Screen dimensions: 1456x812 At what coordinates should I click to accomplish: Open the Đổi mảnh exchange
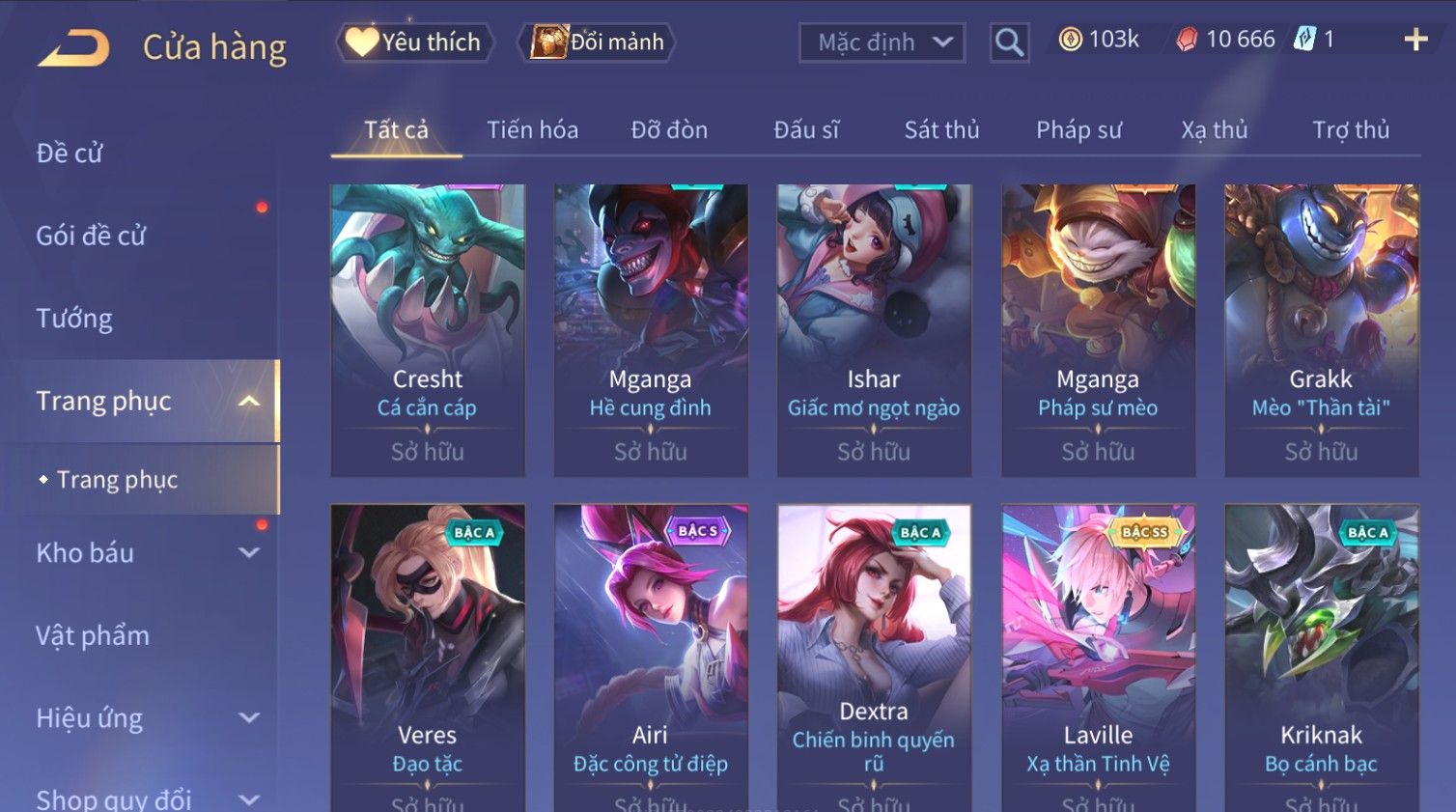pyautogui.click(x=598, y=42)
